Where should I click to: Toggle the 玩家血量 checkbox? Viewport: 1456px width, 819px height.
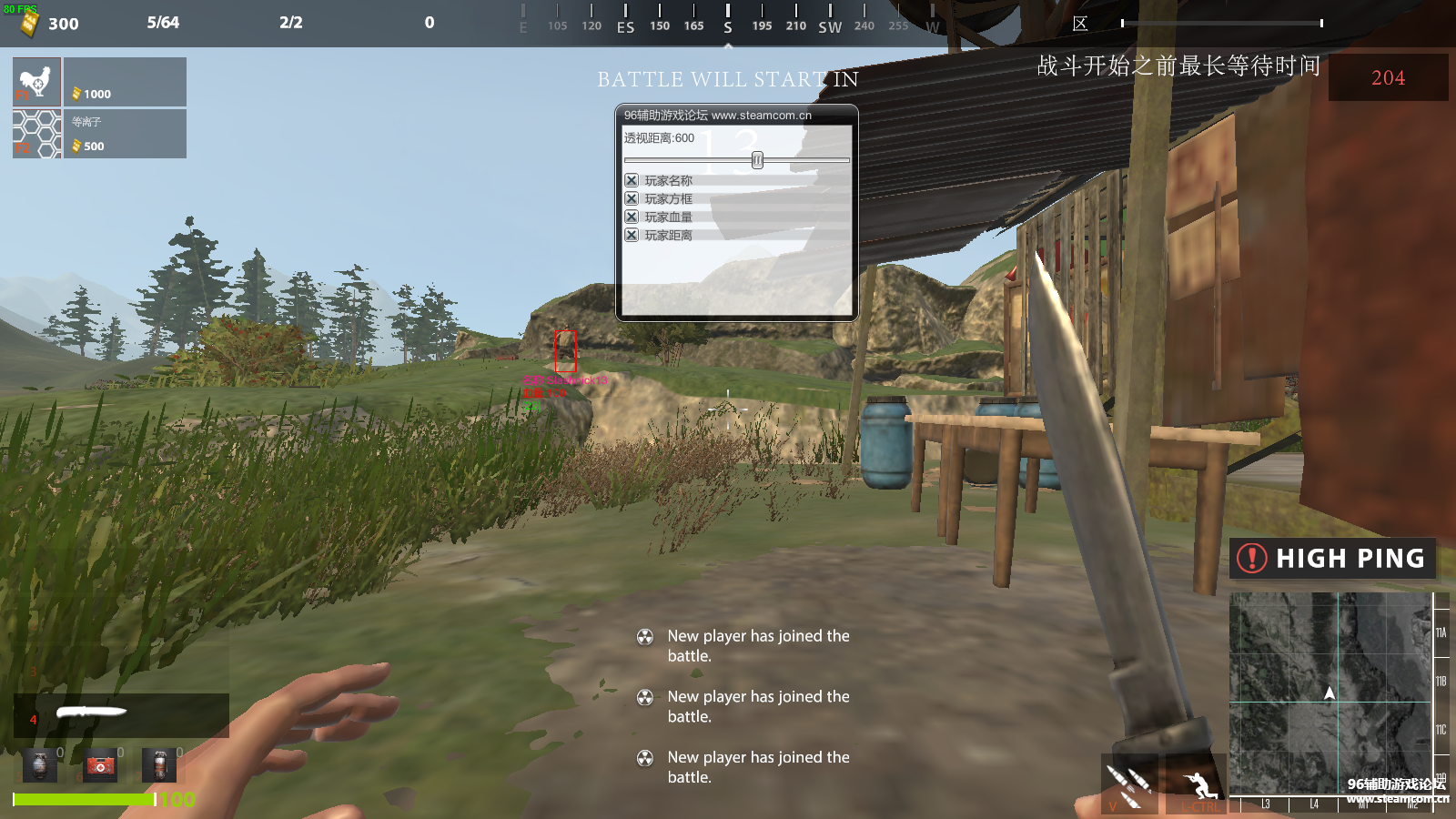click(632, 217)
